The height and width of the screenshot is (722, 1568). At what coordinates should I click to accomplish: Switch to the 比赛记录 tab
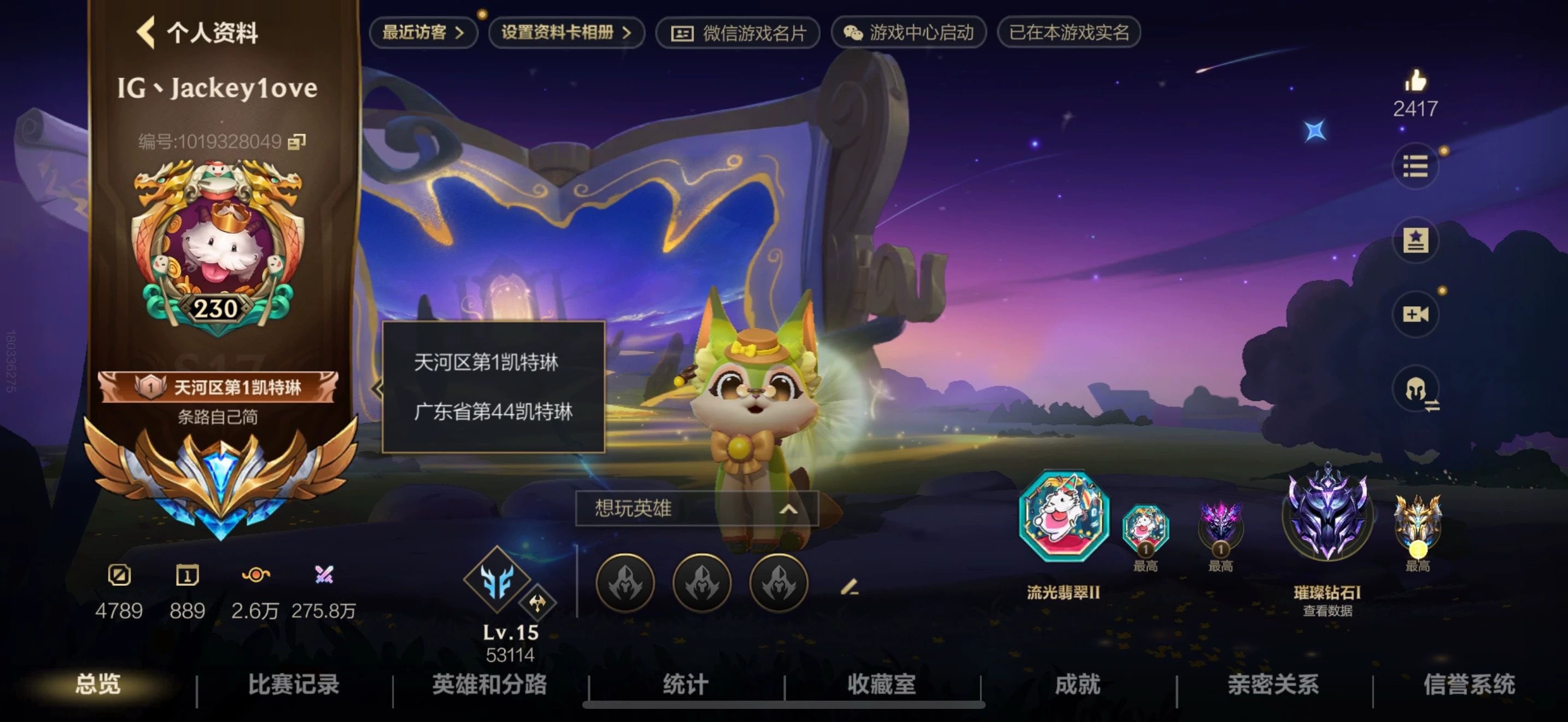tap(294, 684)
